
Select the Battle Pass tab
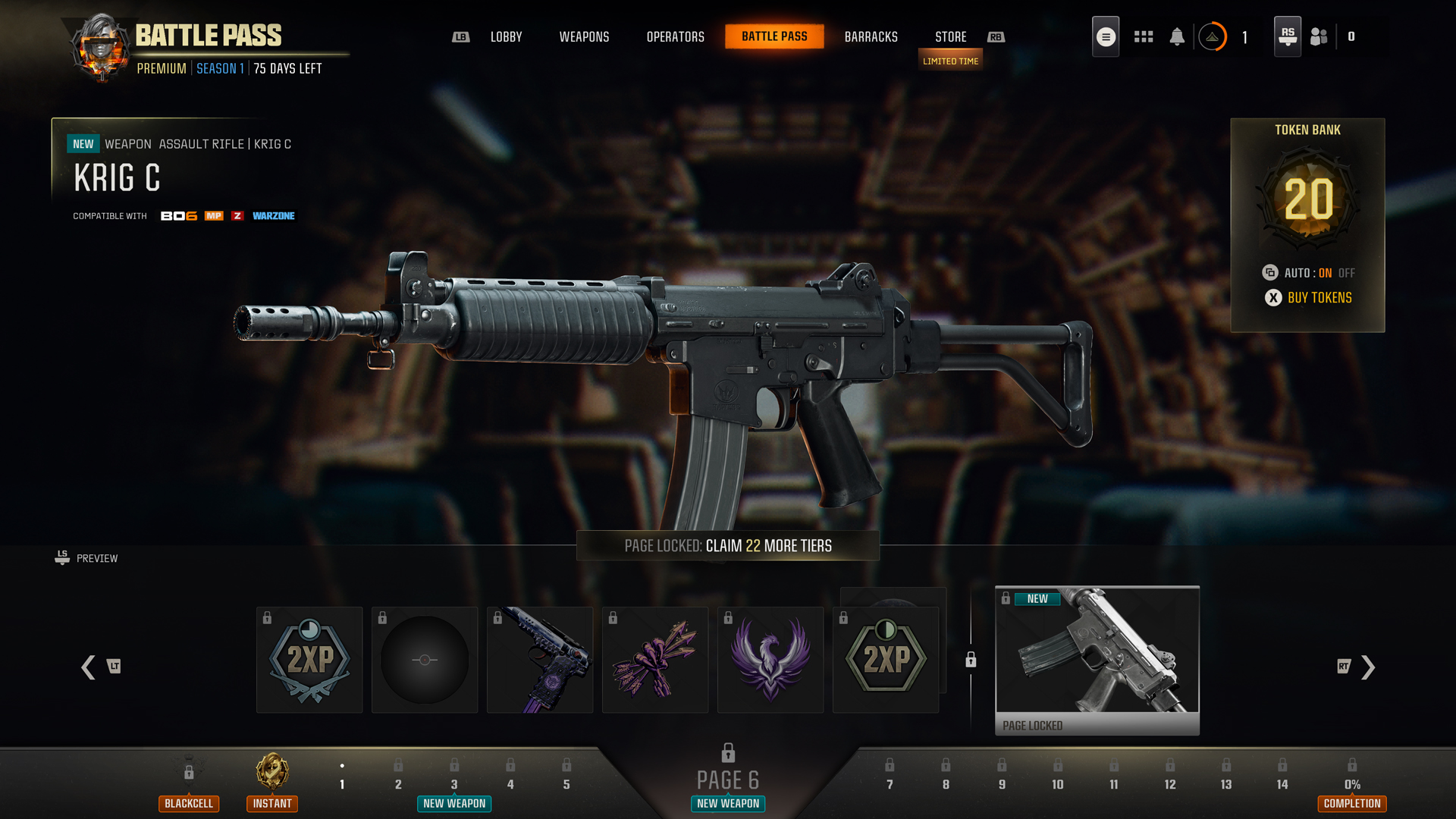[774, 36]
